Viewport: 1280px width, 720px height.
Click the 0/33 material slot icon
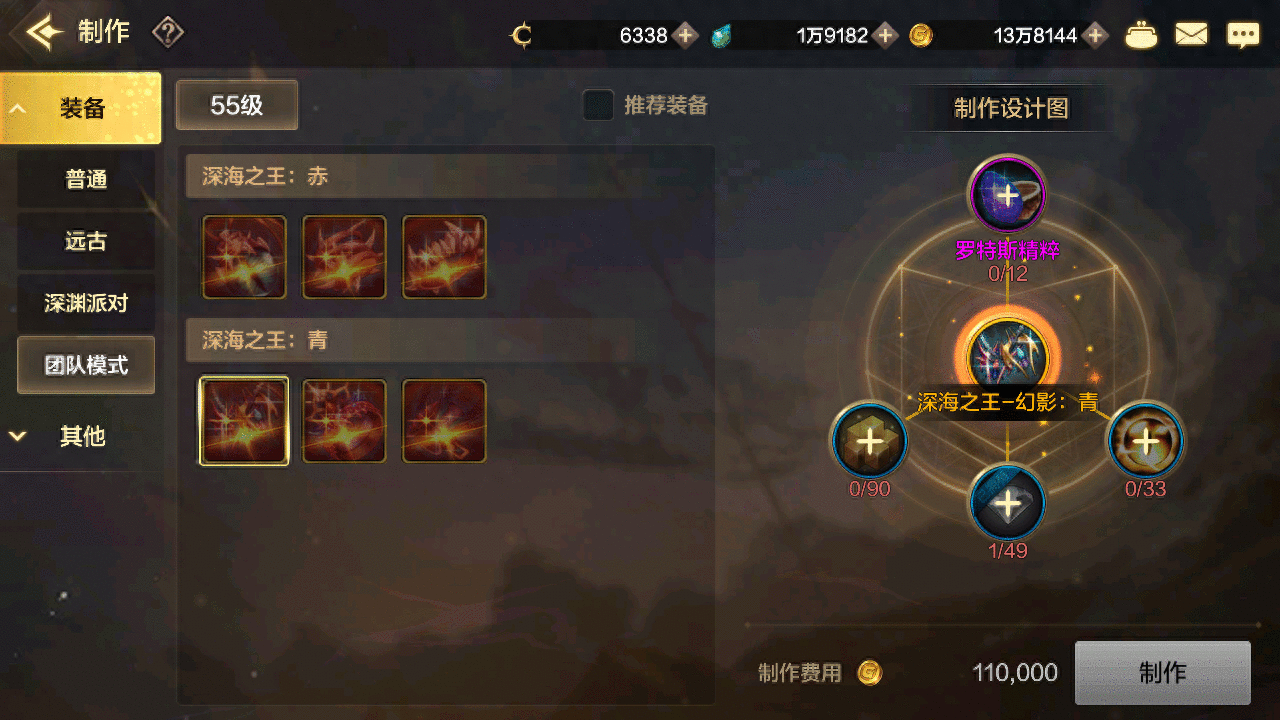pyautogui.click(x=1144, y=440)
